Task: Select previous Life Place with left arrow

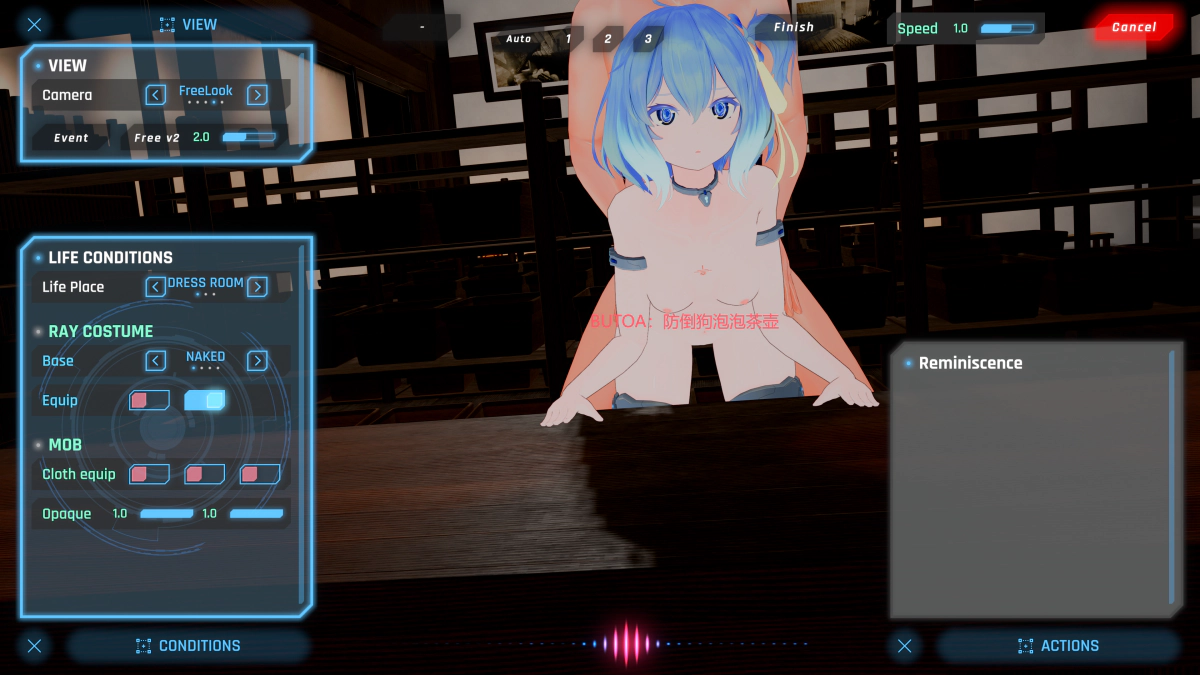Action: point(156,287)
